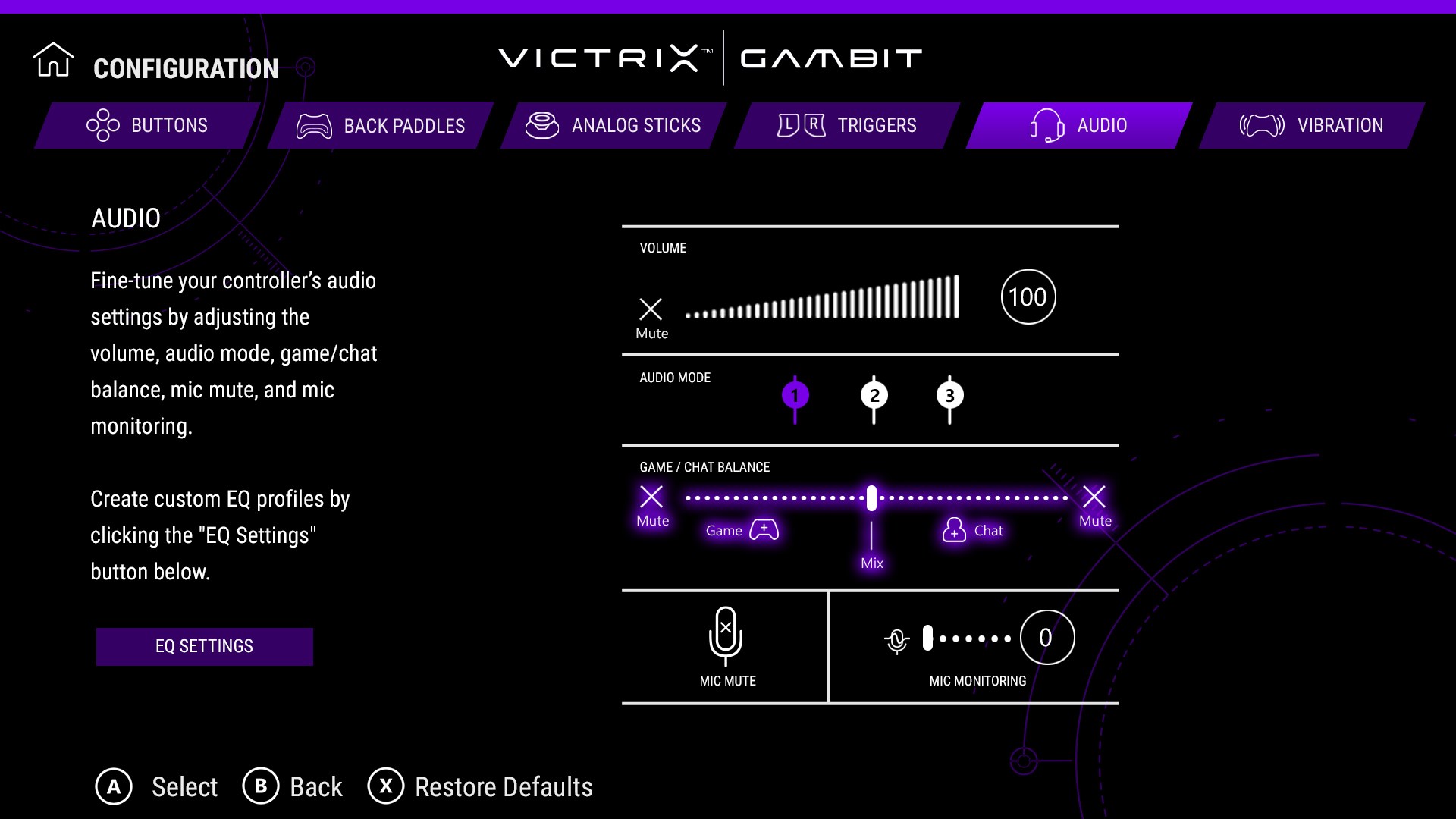
Task: Select Audio Mode 2
Action: [x=874, y=395]
